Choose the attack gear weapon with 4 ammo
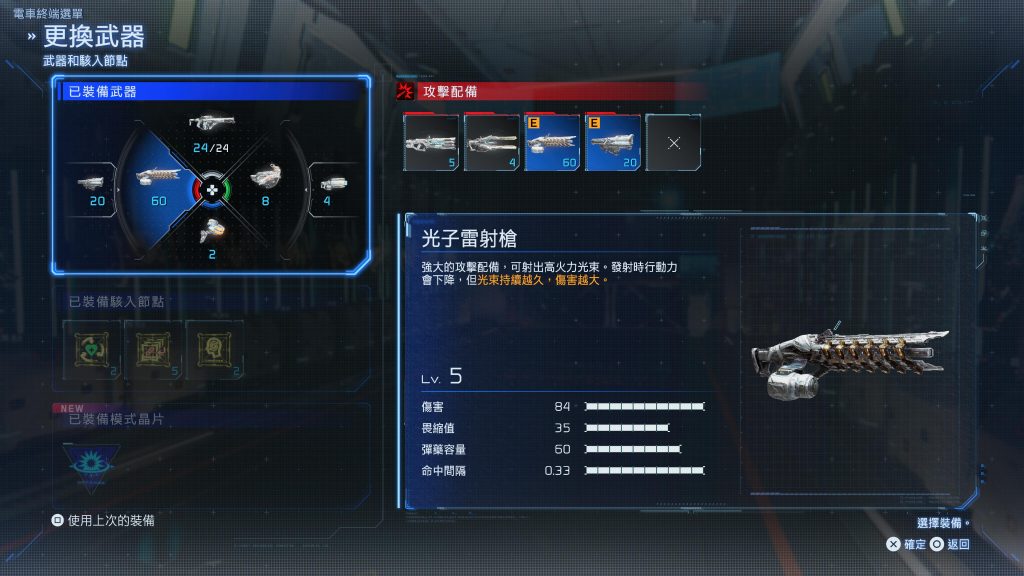 point(492,143)
